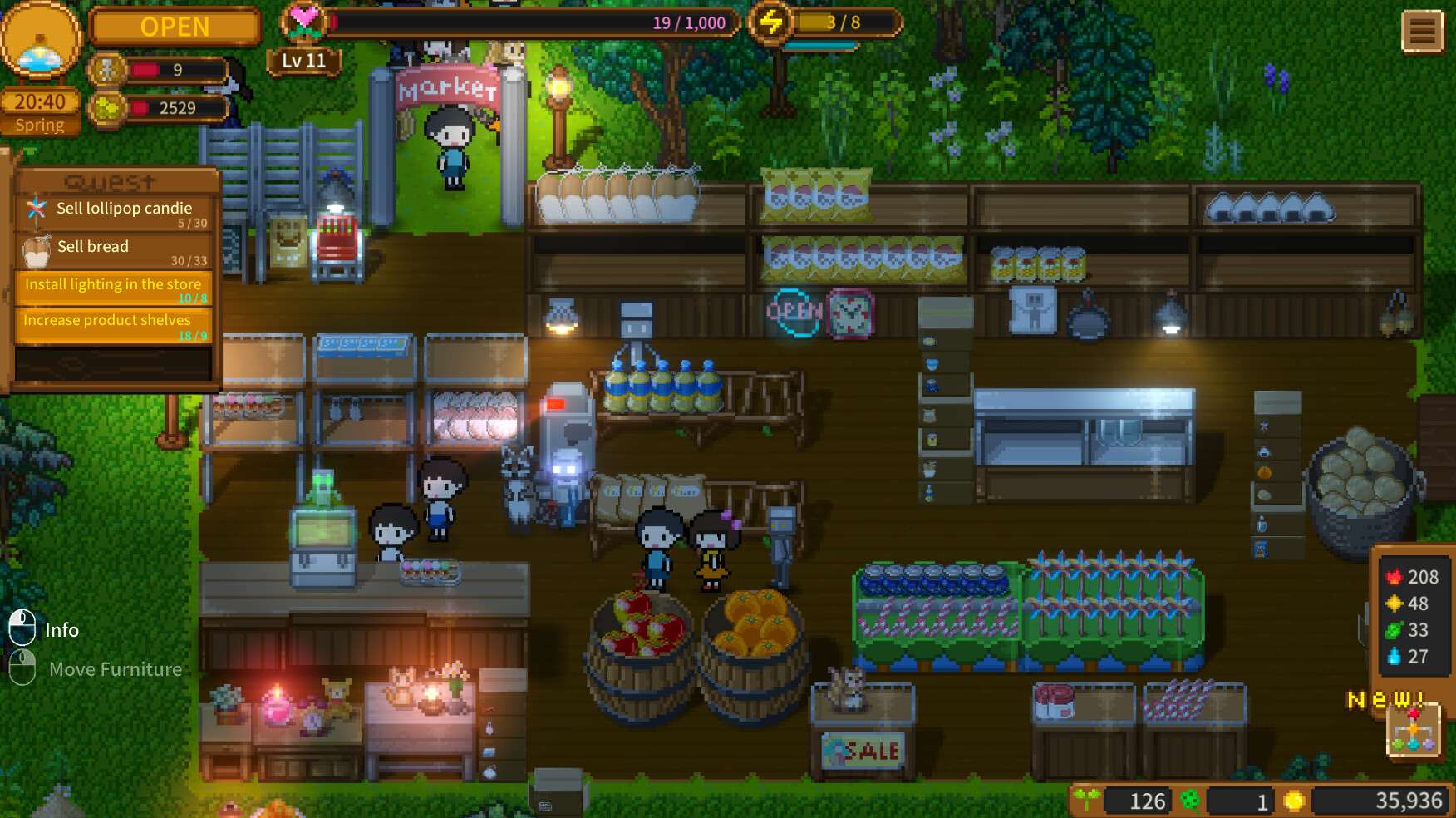1456x818 pixels.
Task: Select the Increase product shelves quest entry
Action: (x=113, y=319)
